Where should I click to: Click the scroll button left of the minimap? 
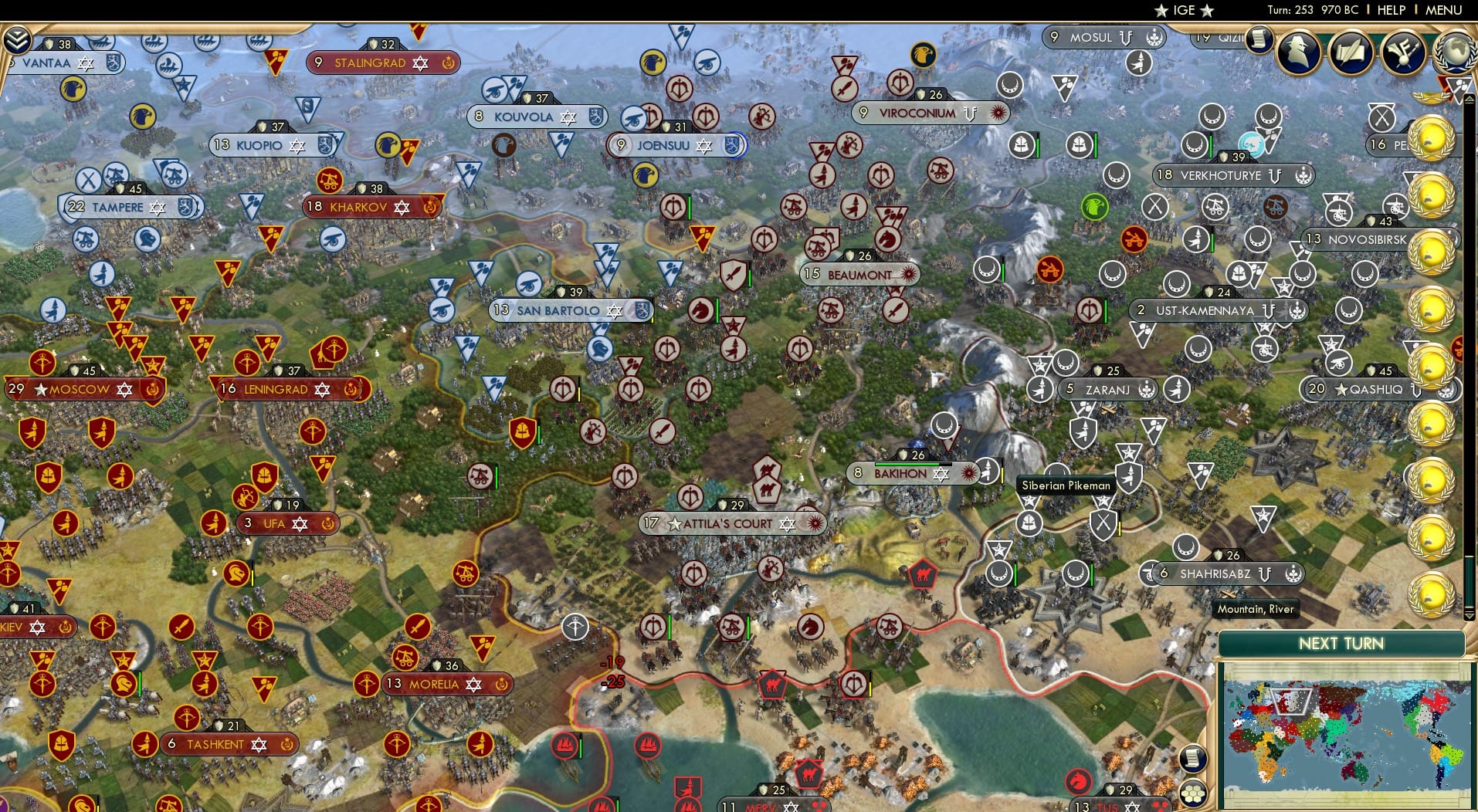click(x=1192, y=759)
